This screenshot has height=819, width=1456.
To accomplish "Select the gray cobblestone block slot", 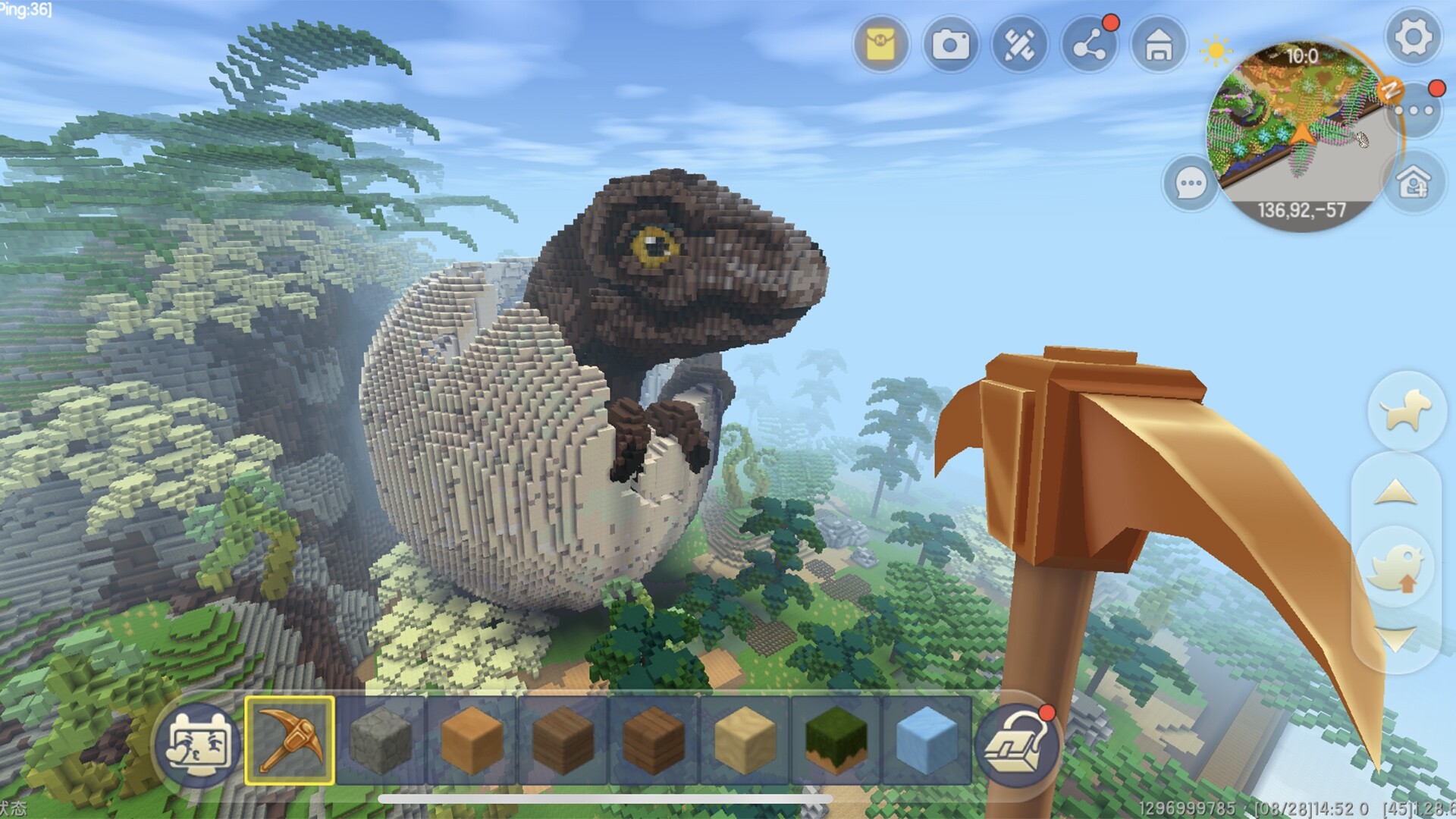I will point(381,740).
